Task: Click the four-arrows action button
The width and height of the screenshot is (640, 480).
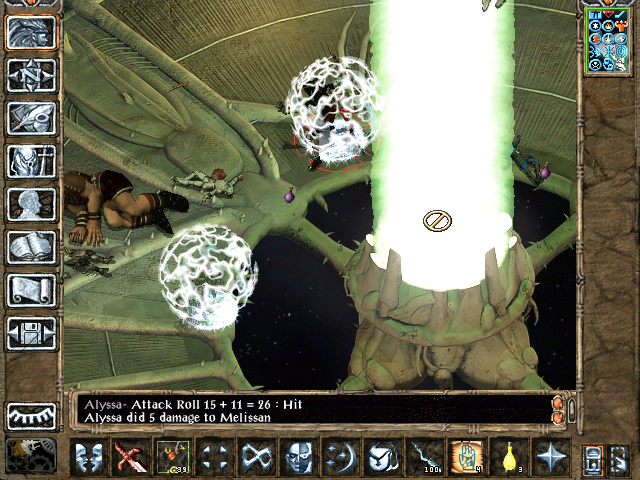Action: [x=213, y=456]
